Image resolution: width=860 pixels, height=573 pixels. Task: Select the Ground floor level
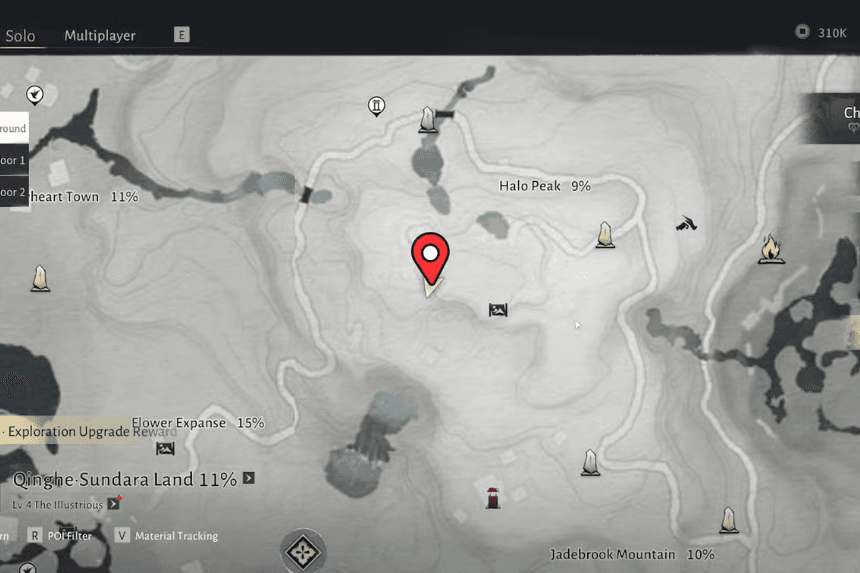13,128
